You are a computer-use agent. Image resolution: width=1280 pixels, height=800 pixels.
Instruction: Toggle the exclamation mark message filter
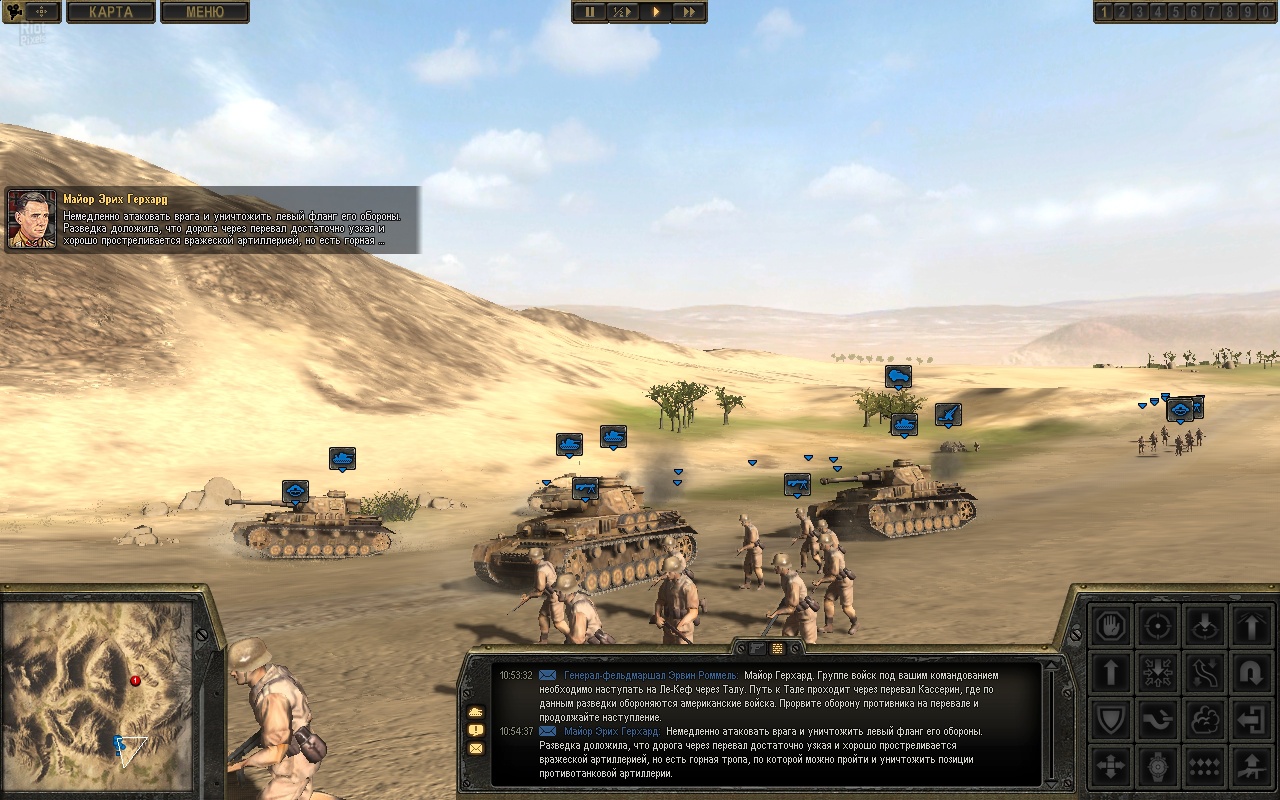click(x=475, y=730)
